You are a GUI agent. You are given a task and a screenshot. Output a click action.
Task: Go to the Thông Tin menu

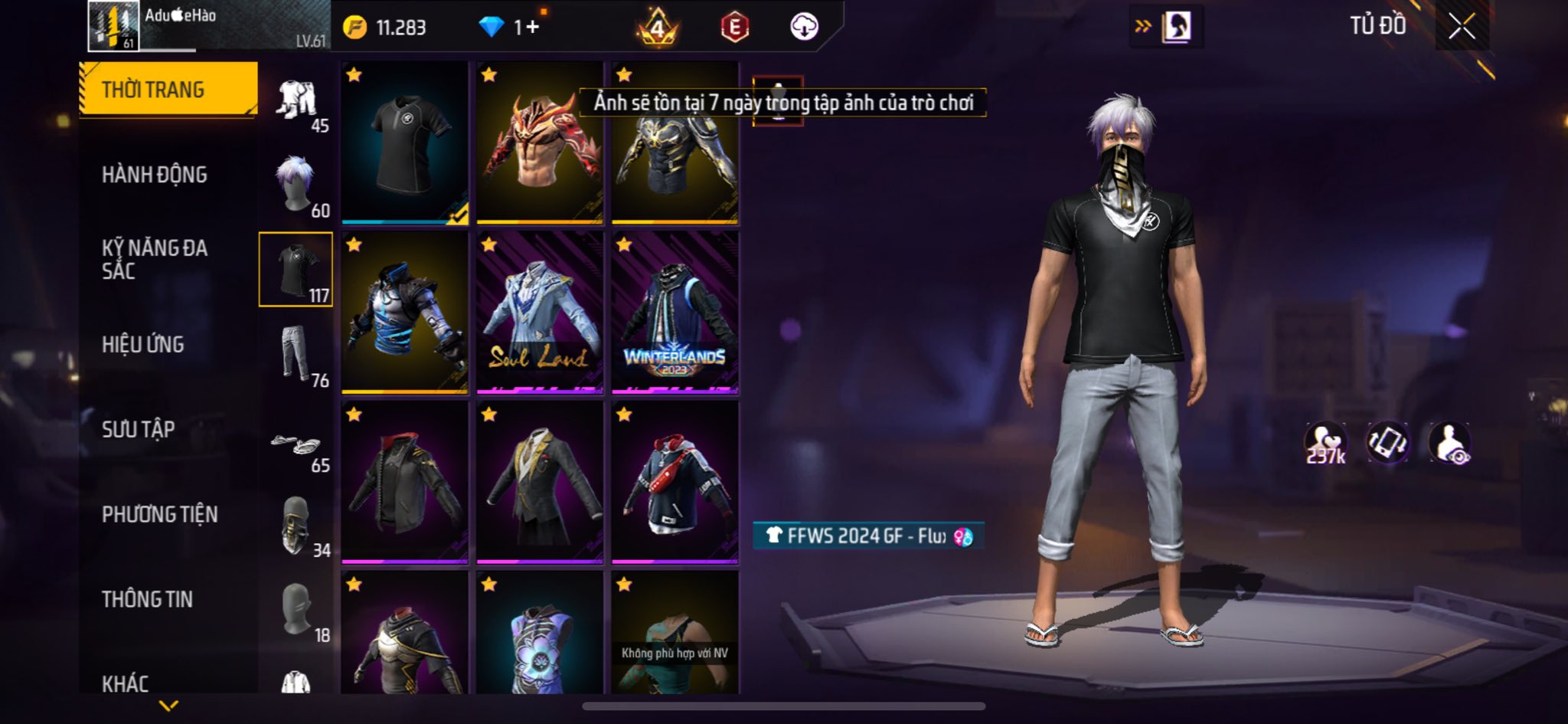coord(147,599)
